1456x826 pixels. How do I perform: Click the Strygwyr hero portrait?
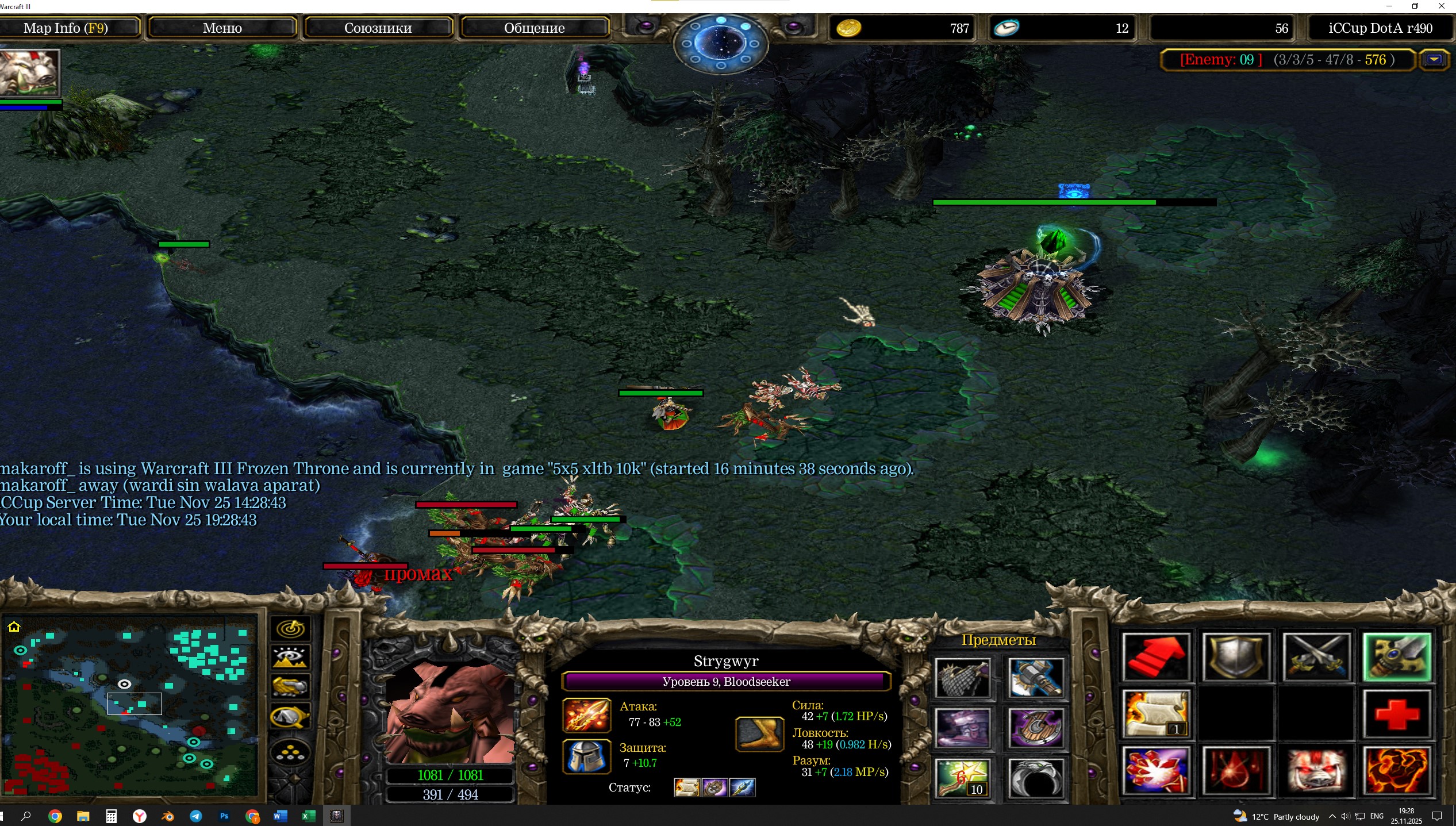pyautogui.click(x=450, y=713)
